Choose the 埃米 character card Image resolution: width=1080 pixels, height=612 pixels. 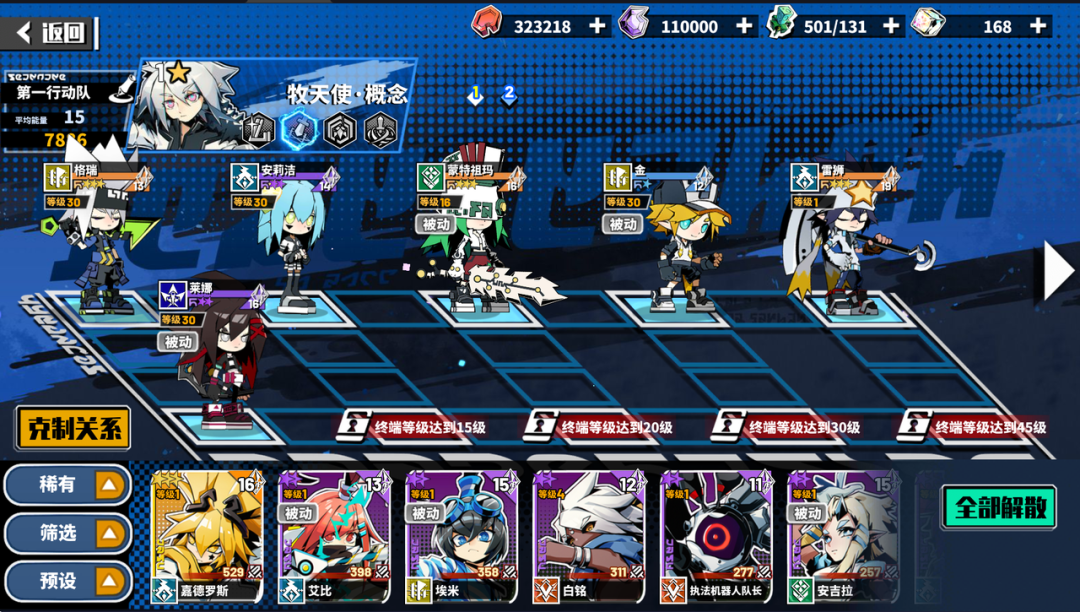coord(461,536)
